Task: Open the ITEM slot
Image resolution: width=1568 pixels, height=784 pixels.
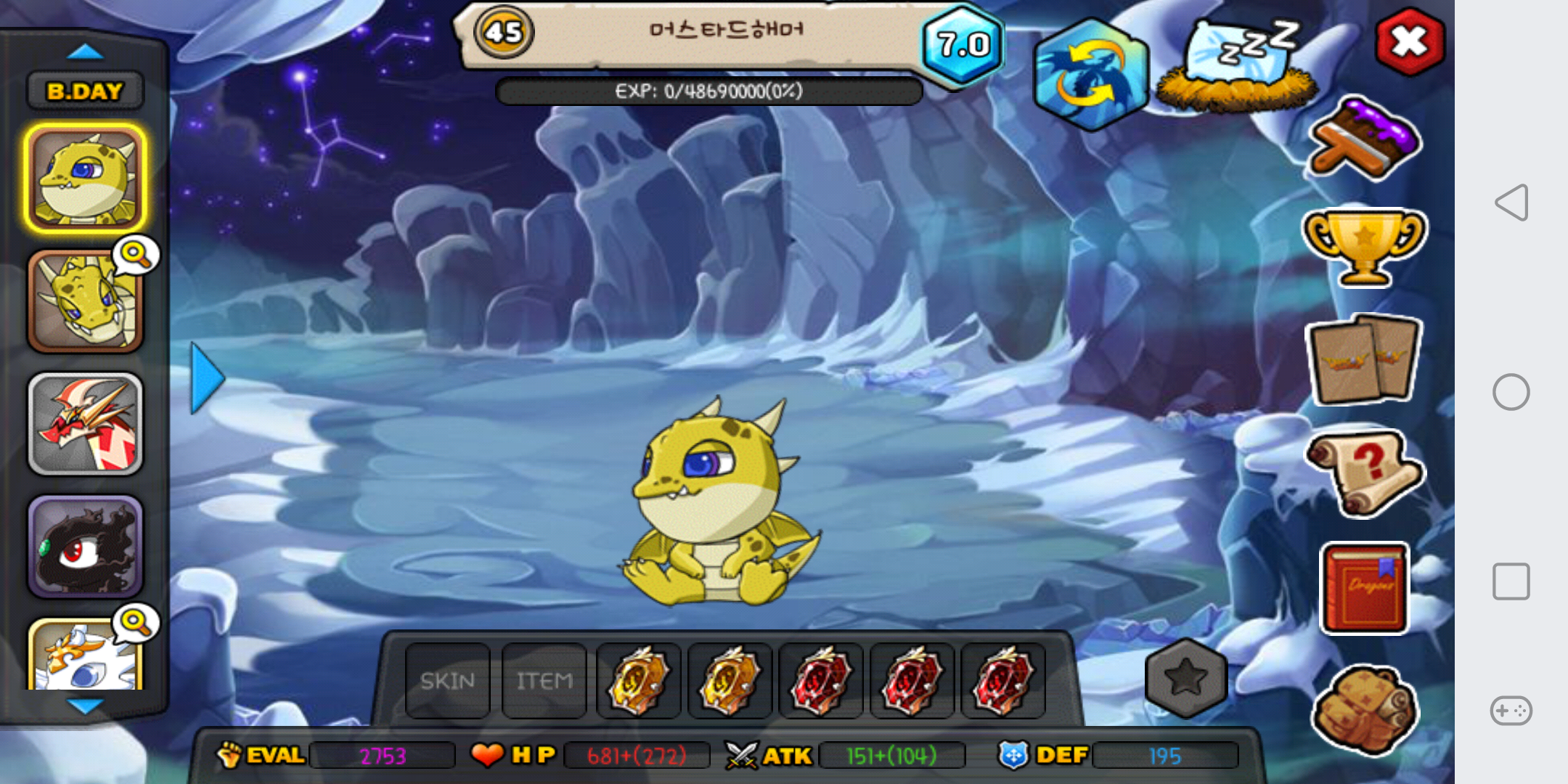Action: click(x=544, y=680)
